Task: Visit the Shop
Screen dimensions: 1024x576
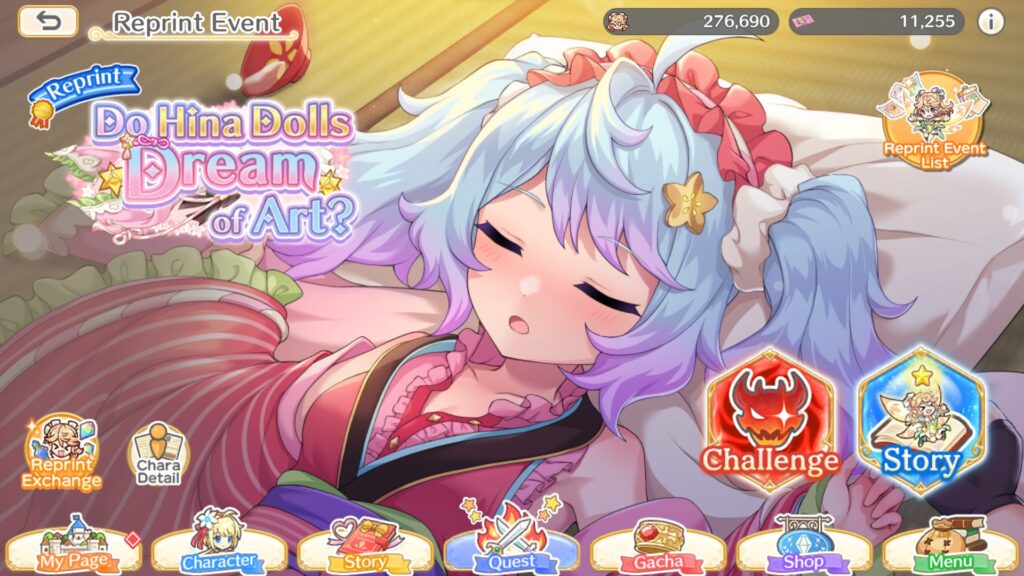Action: (804, 547)
